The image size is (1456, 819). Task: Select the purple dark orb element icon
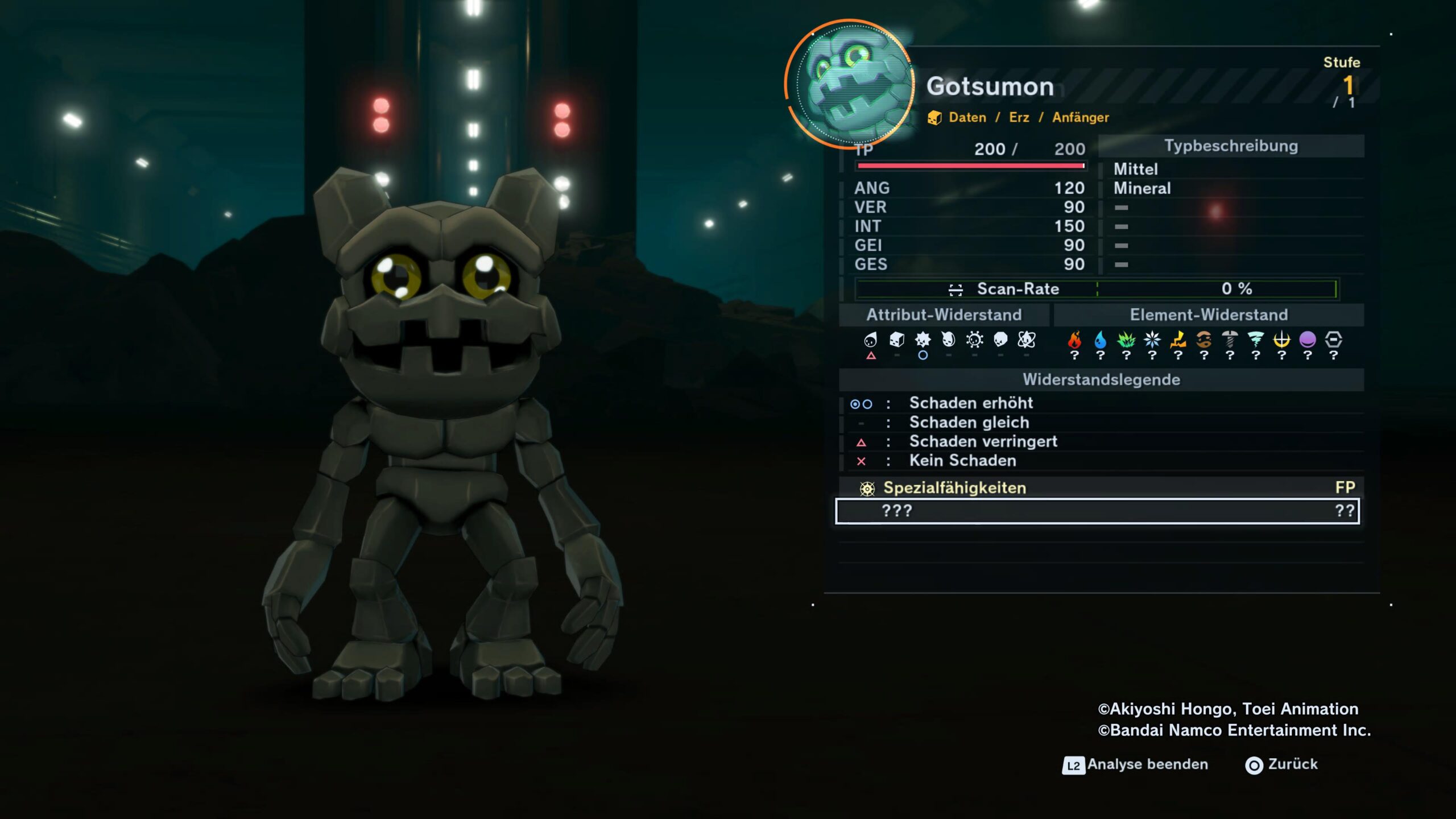pos(1308,340)
